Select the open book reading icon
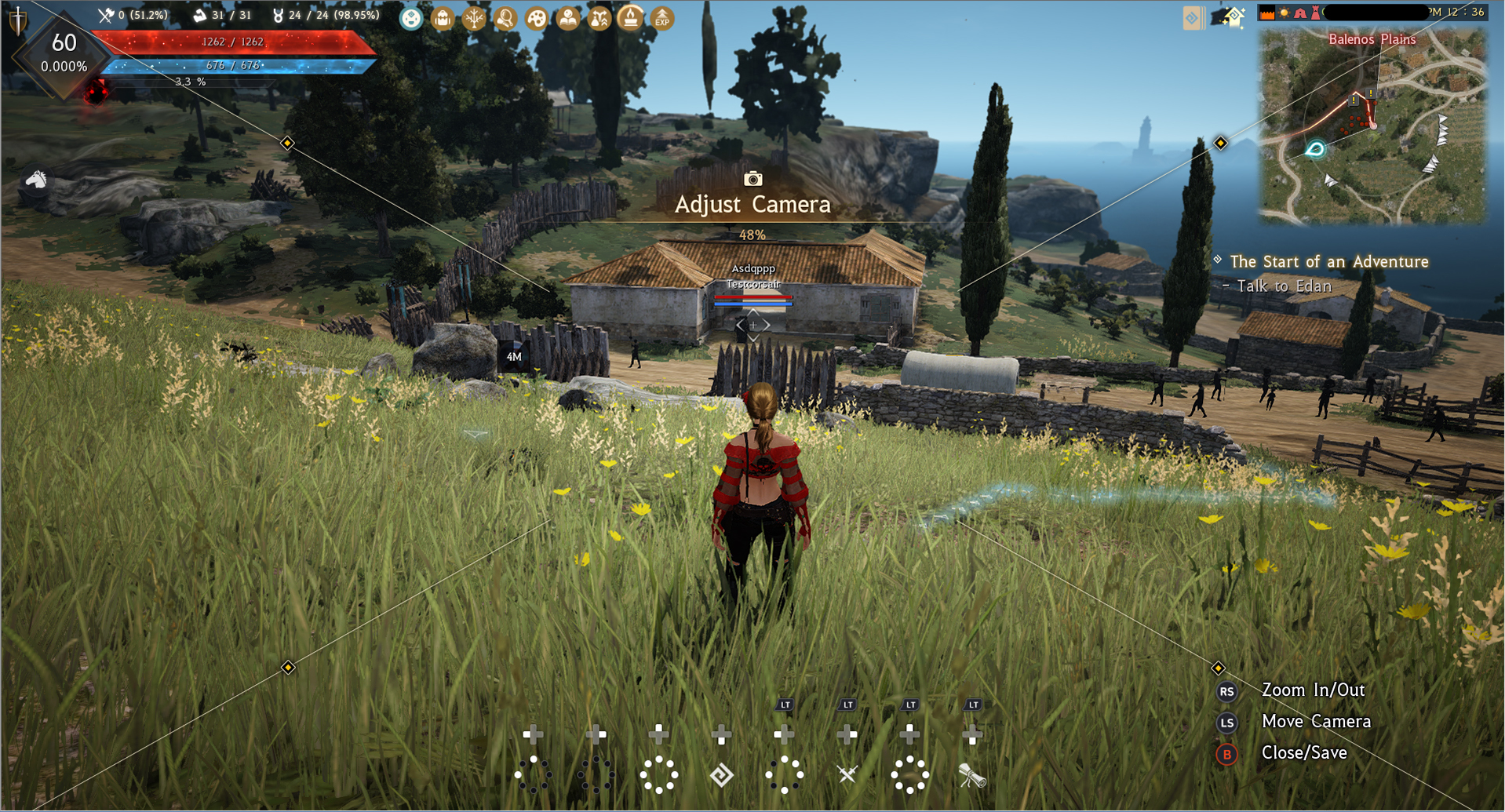Image resolution: width=1505 pixels, height=812 pixels. pyautogui.click(x=568, y=18)
